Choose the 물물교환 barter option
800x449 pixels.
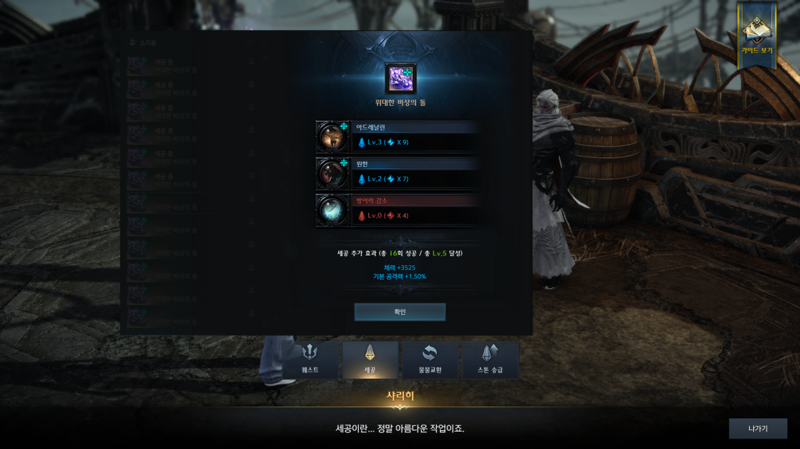[430, 359]
